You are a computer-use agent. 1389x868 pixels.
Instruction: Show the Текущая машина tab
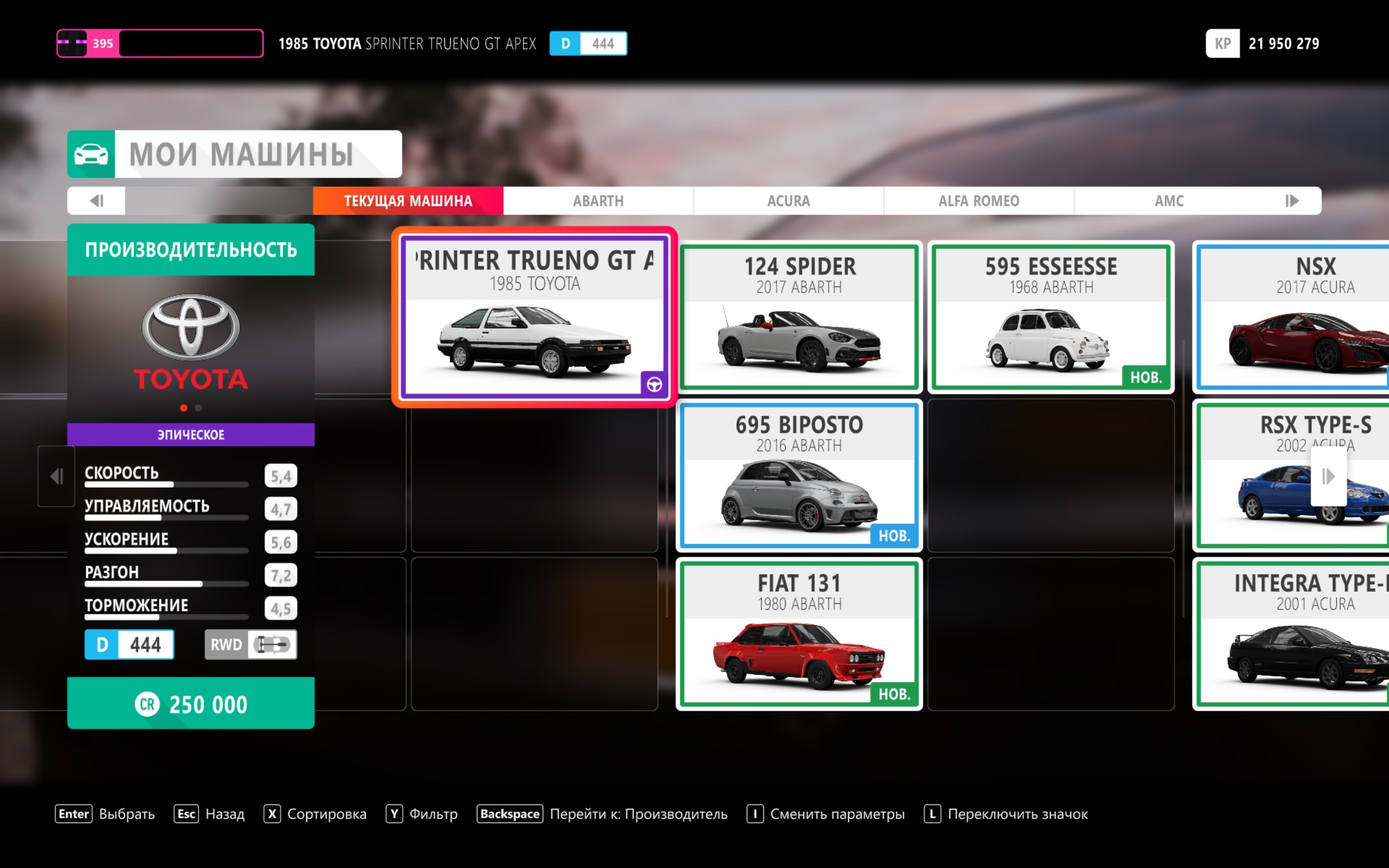point(407,201)
